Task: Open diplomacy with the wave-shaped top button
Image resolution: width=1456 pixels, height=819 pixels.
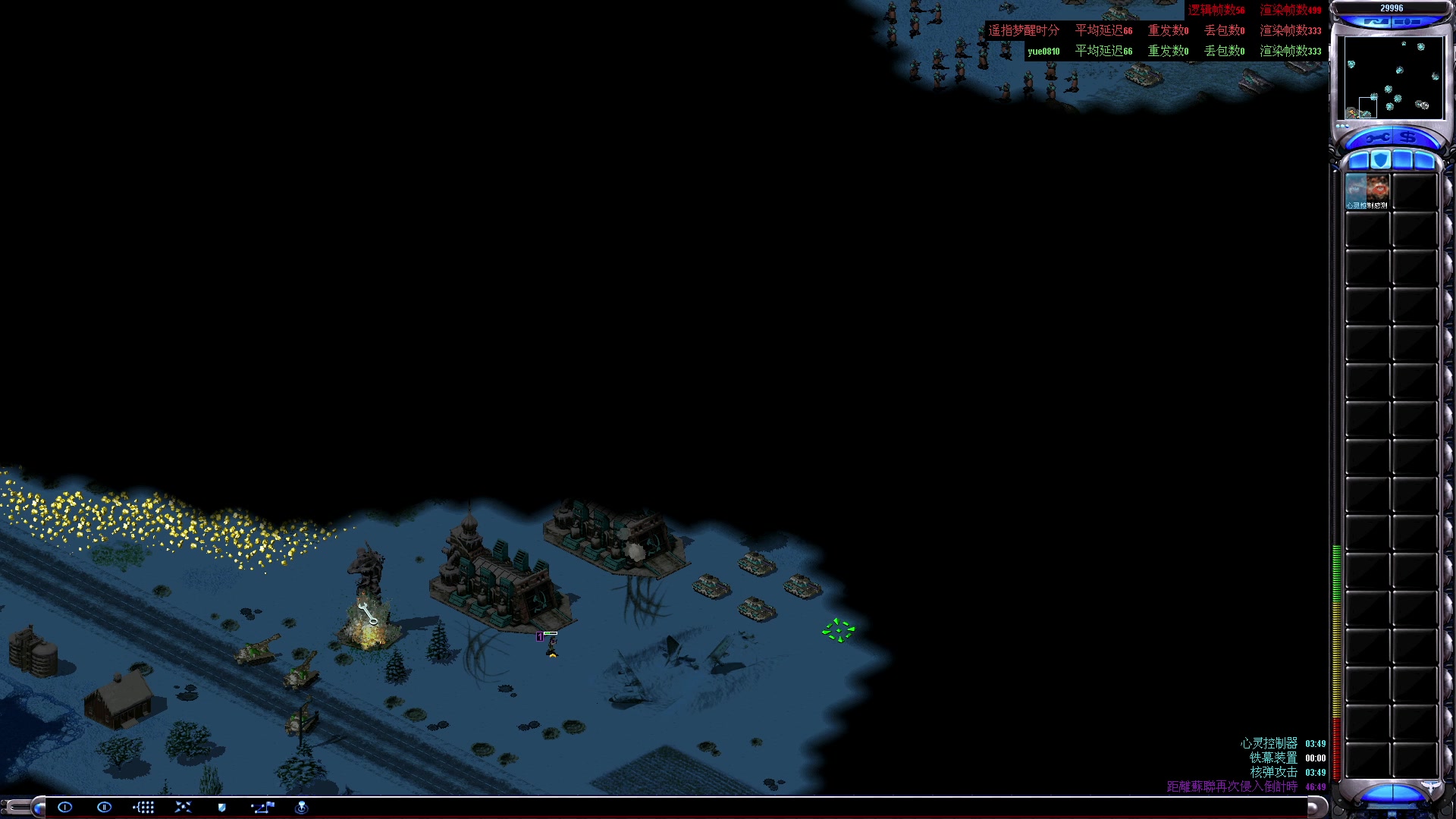Action: (1376, 22)
